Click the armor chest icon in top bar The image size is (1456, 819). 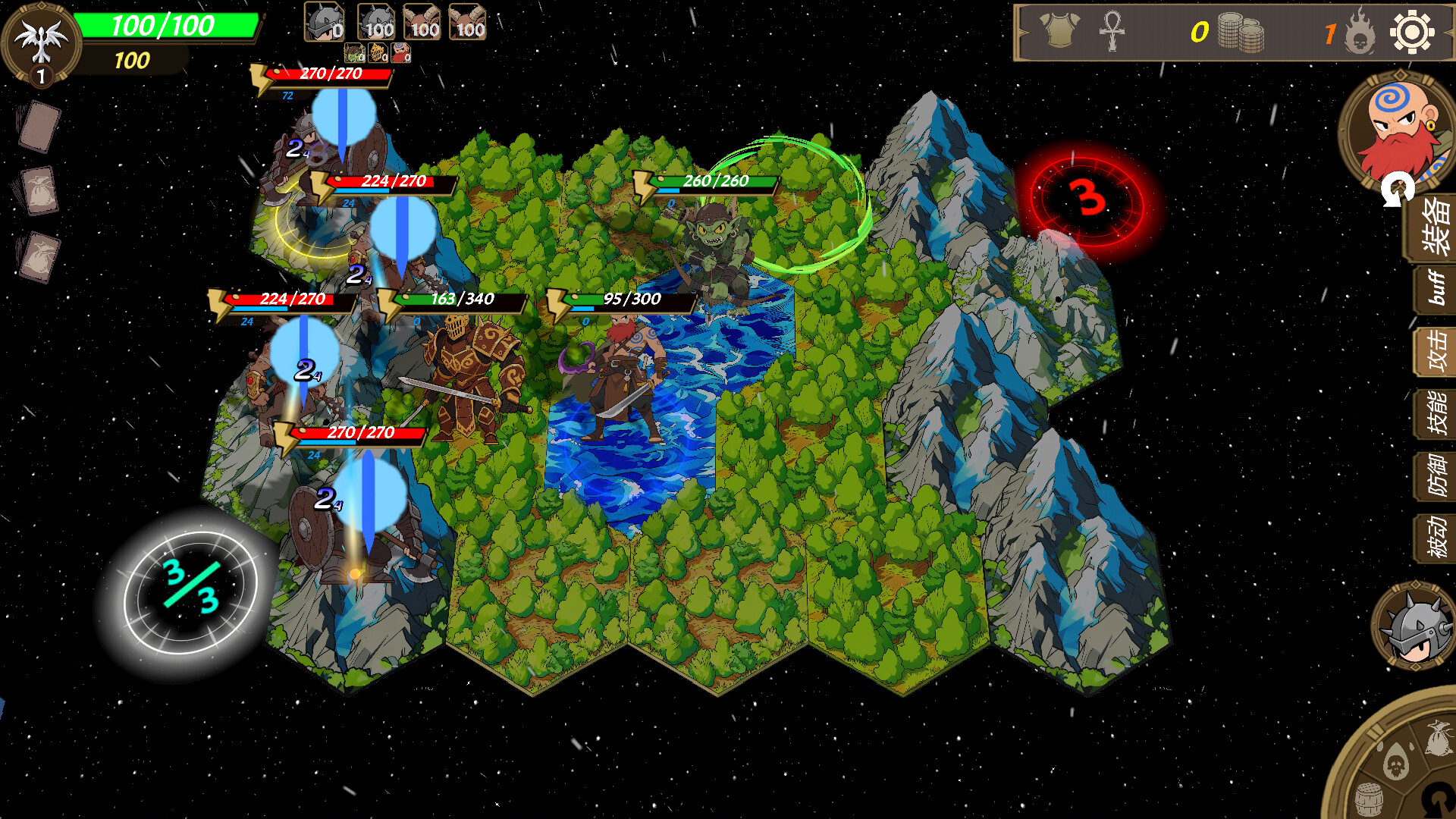click(1060, 30)
